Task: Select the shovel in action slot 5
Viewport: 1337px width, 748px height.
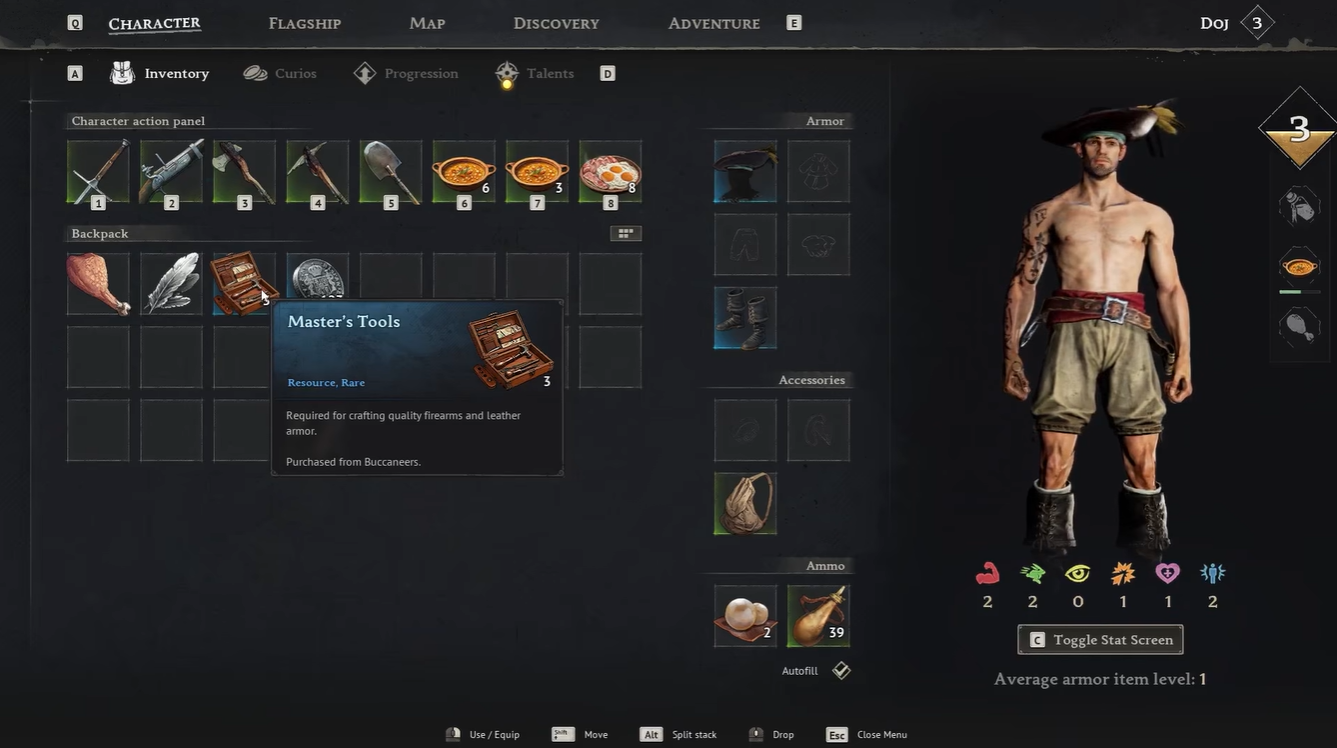Action: pos(391,172)
